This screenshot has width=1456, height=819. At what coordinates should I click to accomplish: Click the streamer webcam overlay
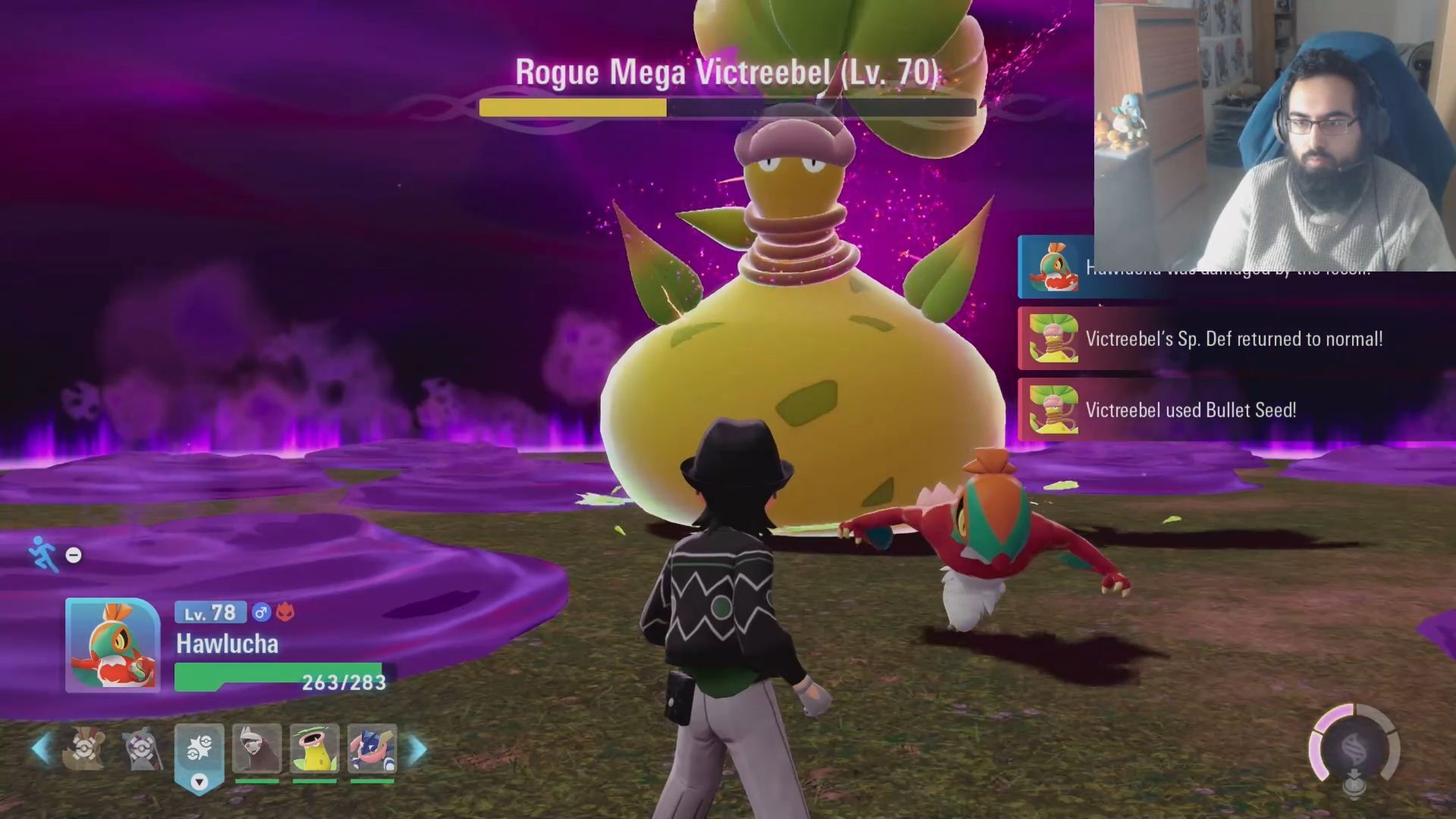[1274, 135]
